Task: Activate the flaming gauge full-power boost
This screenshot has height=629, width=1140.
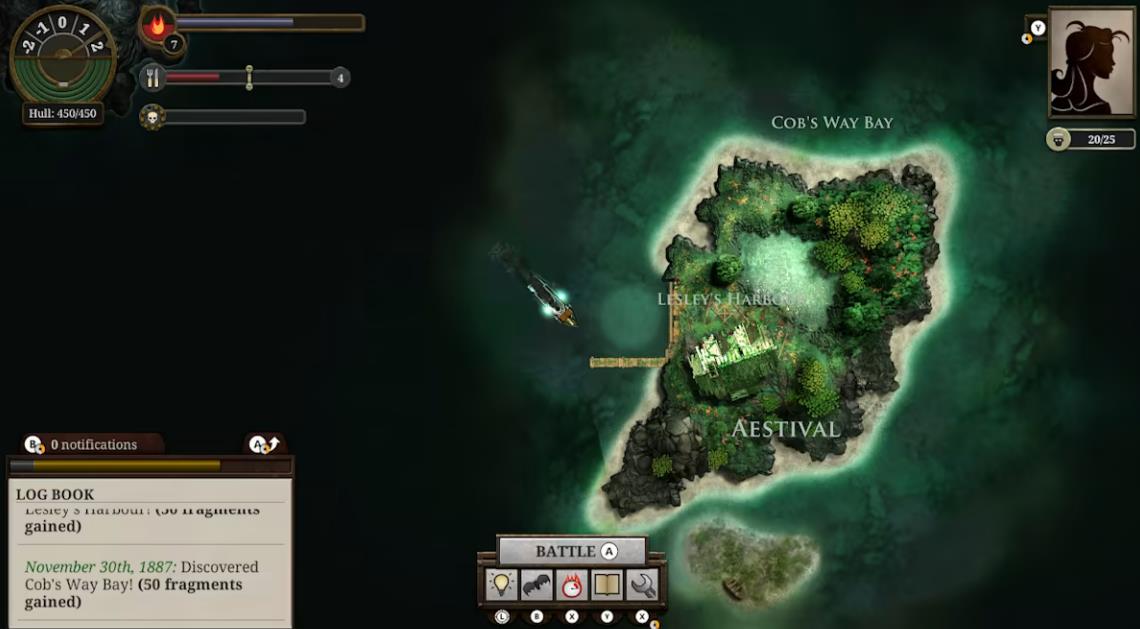Action: pyautogui.click(x=572, y=585)
